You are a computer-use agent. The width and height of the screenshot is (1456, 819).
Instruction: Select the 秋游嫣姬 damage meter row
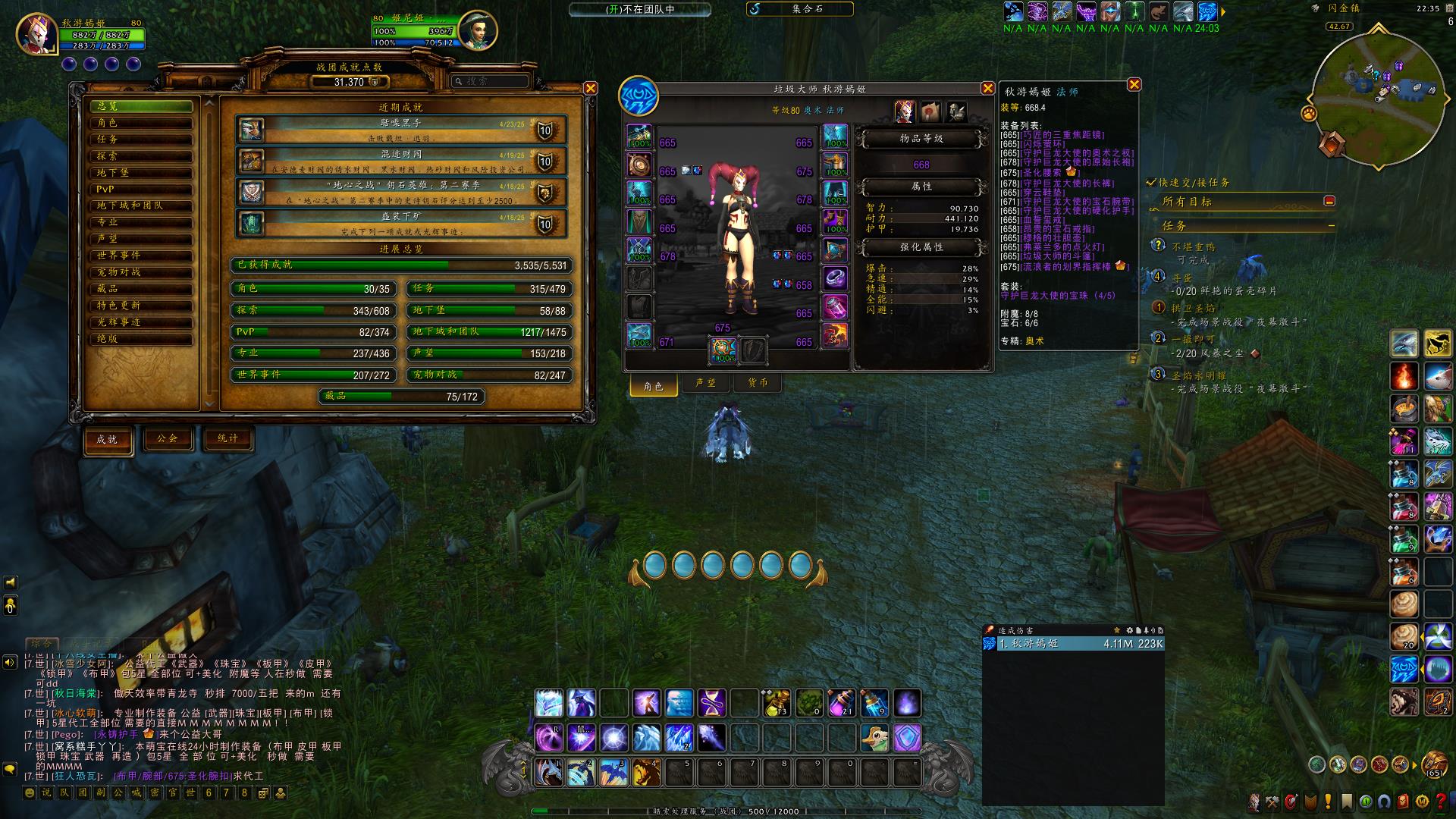[x=1073, y=644]
